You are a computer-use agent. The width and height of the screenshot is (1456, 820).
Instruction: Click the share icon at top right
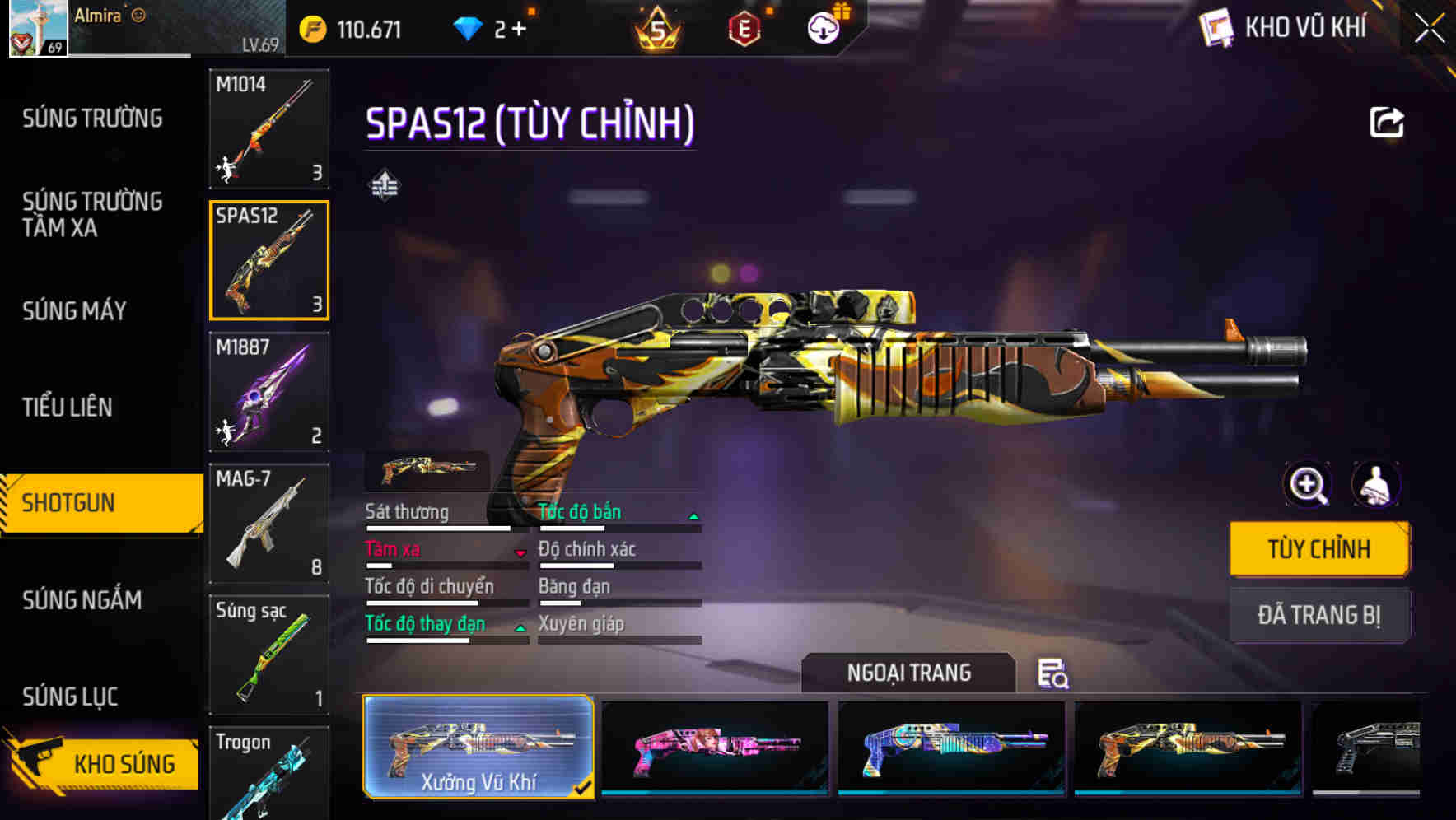coord(1387,121)
